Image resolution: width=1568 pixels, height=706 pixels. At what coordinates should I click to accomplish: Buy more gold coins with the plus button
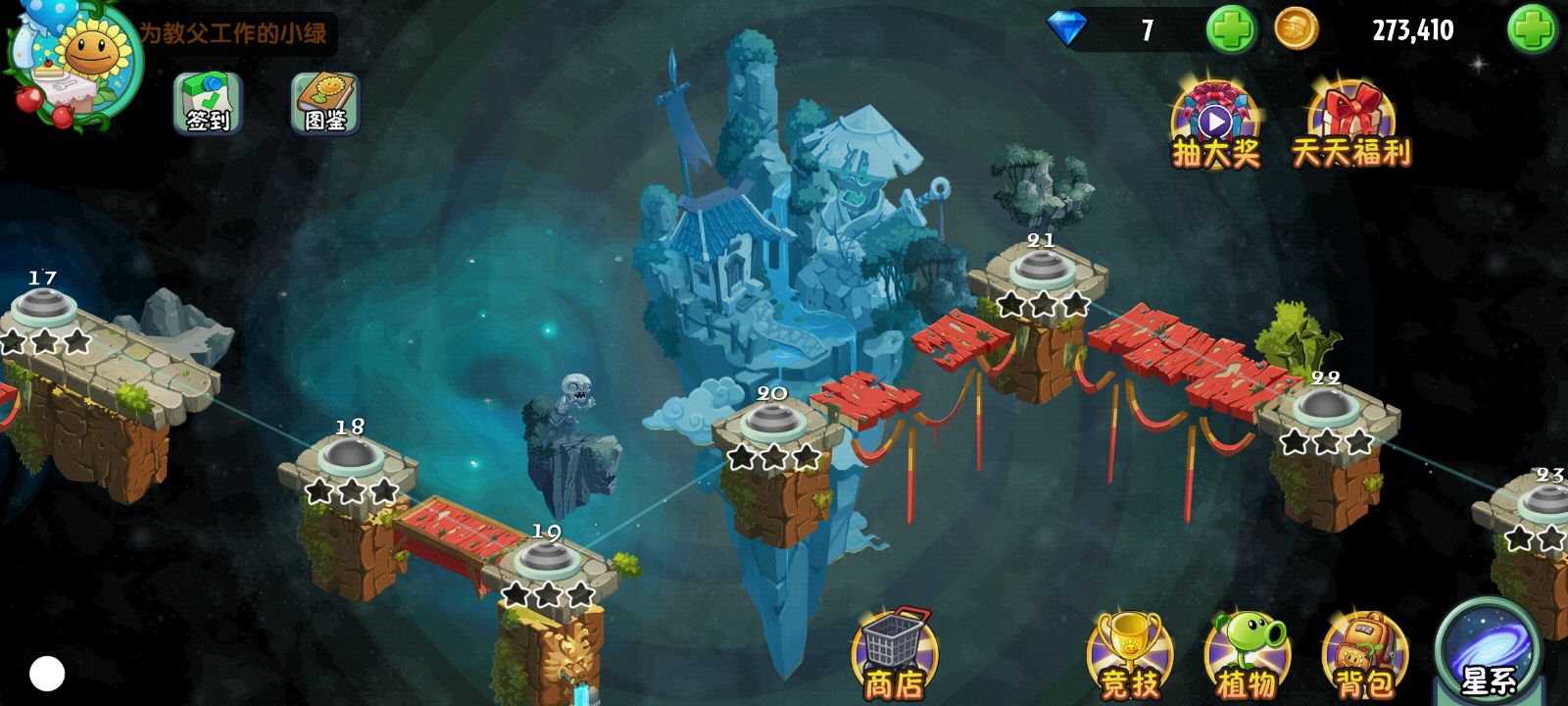1531,30
